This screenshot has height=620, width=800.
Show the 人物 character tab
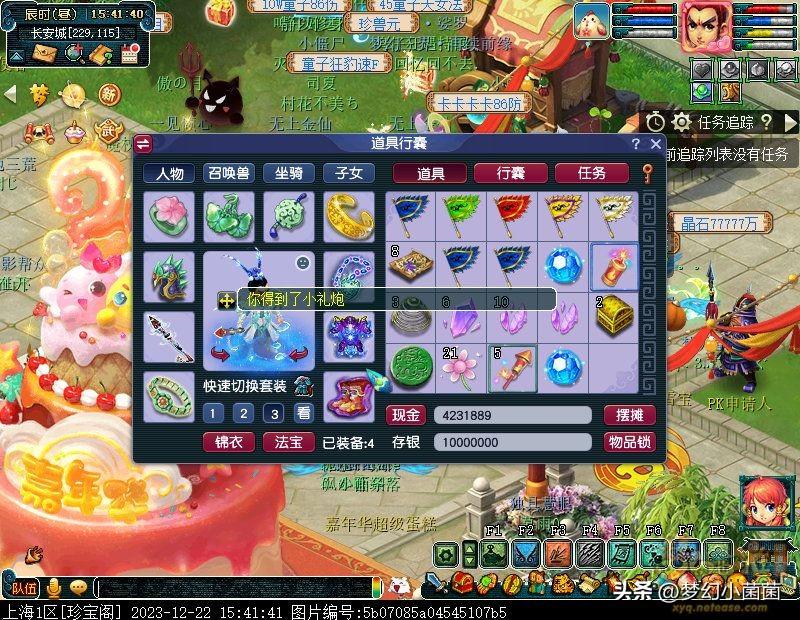[x=168, y=173]
